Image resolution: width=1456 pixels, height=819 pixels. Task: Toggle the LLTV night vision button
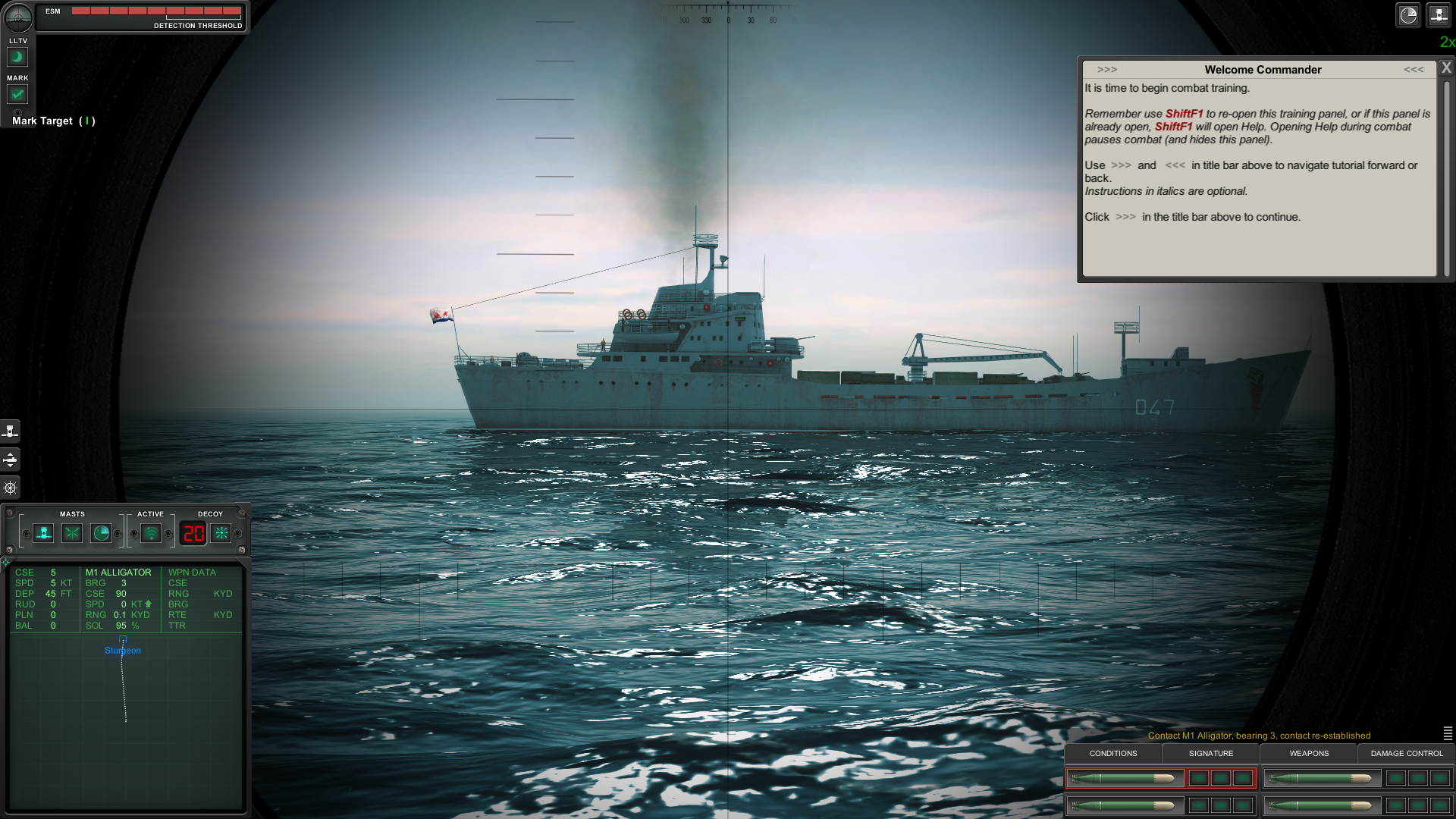(x=17, y=57)
